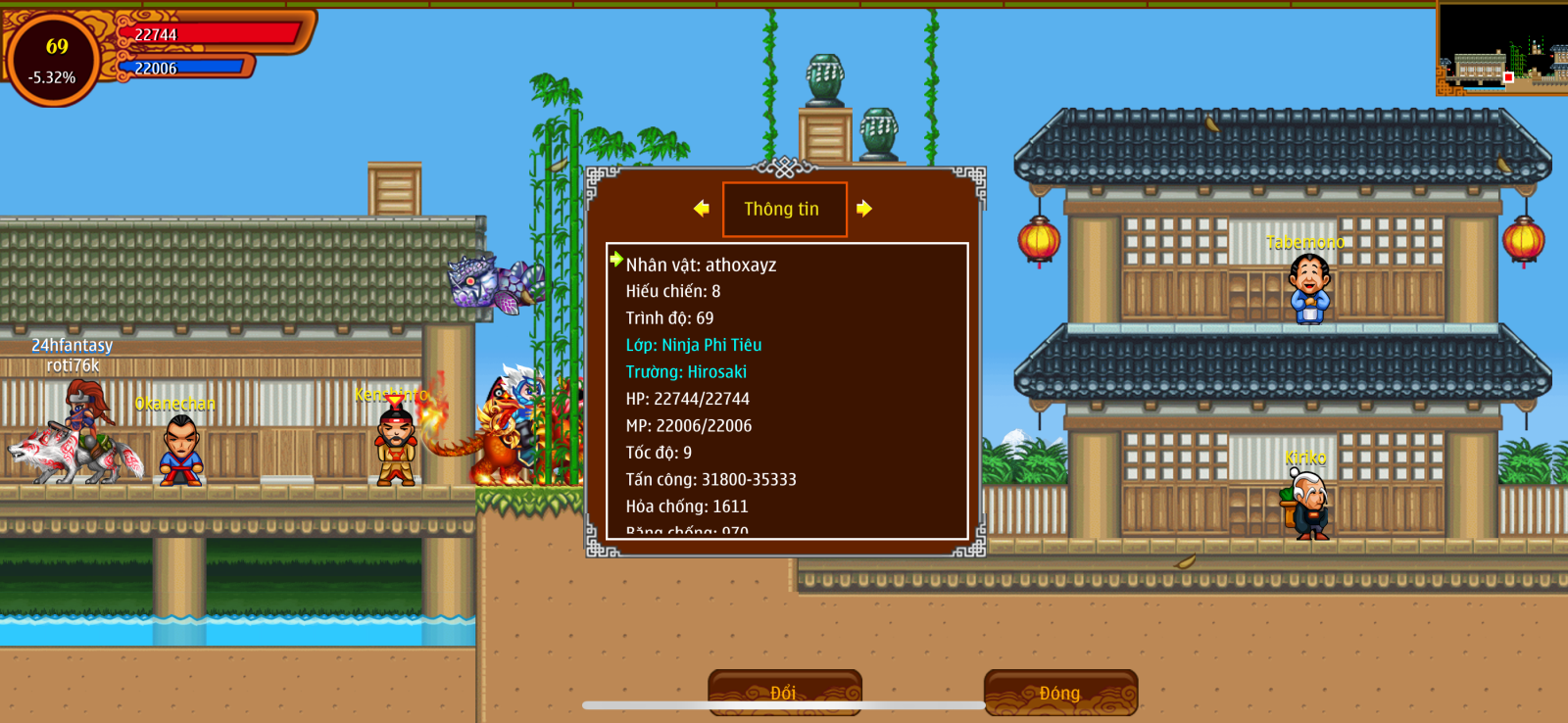The width and height of the screenshot is (1568, 723).
Task: Select the Lớp: Ninja Phi Tiêu row
Action: (x=694, y=345)
